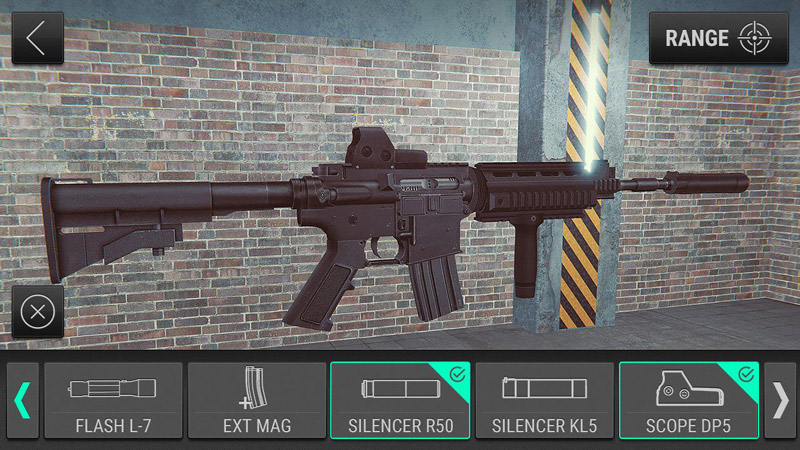Image resolution: width=800 pixels, height=450 pixels.
Task: Toggle the SILENCER R50 attachment
Action: [x=401, y=400]
